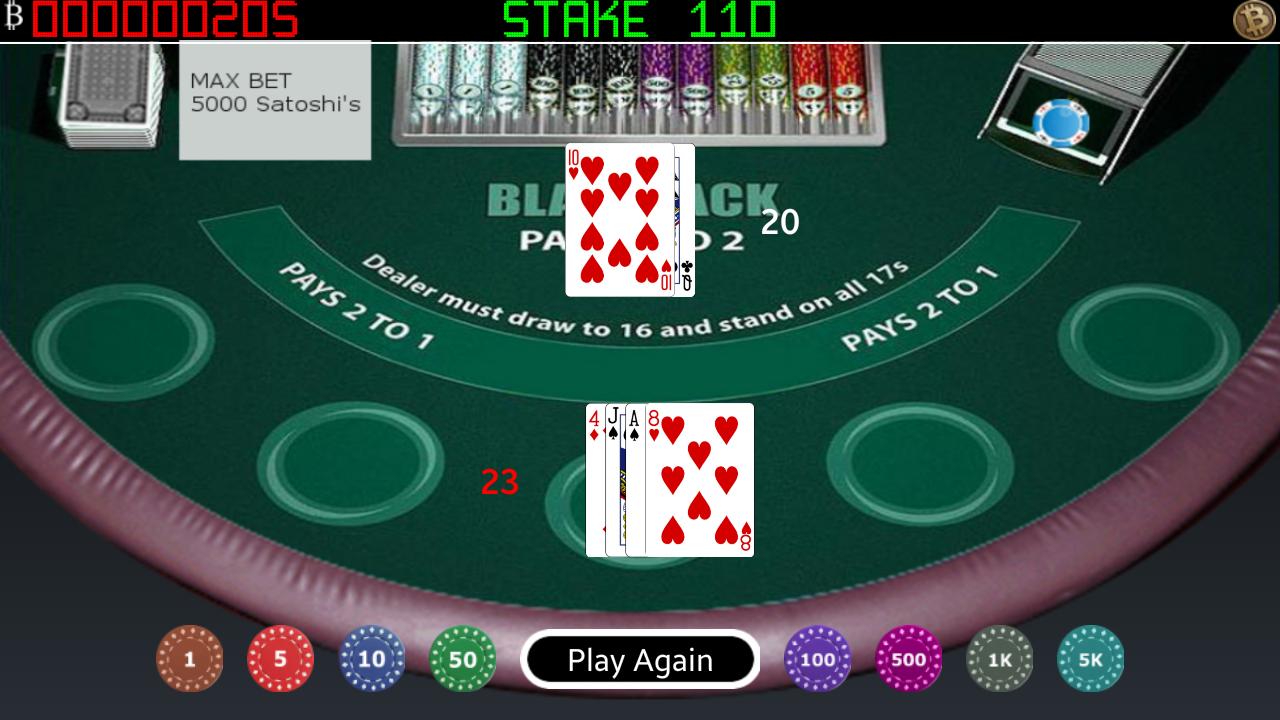Select the dealer's 10 of hearts card
The width and height of the screenshot is (1280, 720).
coord(620,220)
